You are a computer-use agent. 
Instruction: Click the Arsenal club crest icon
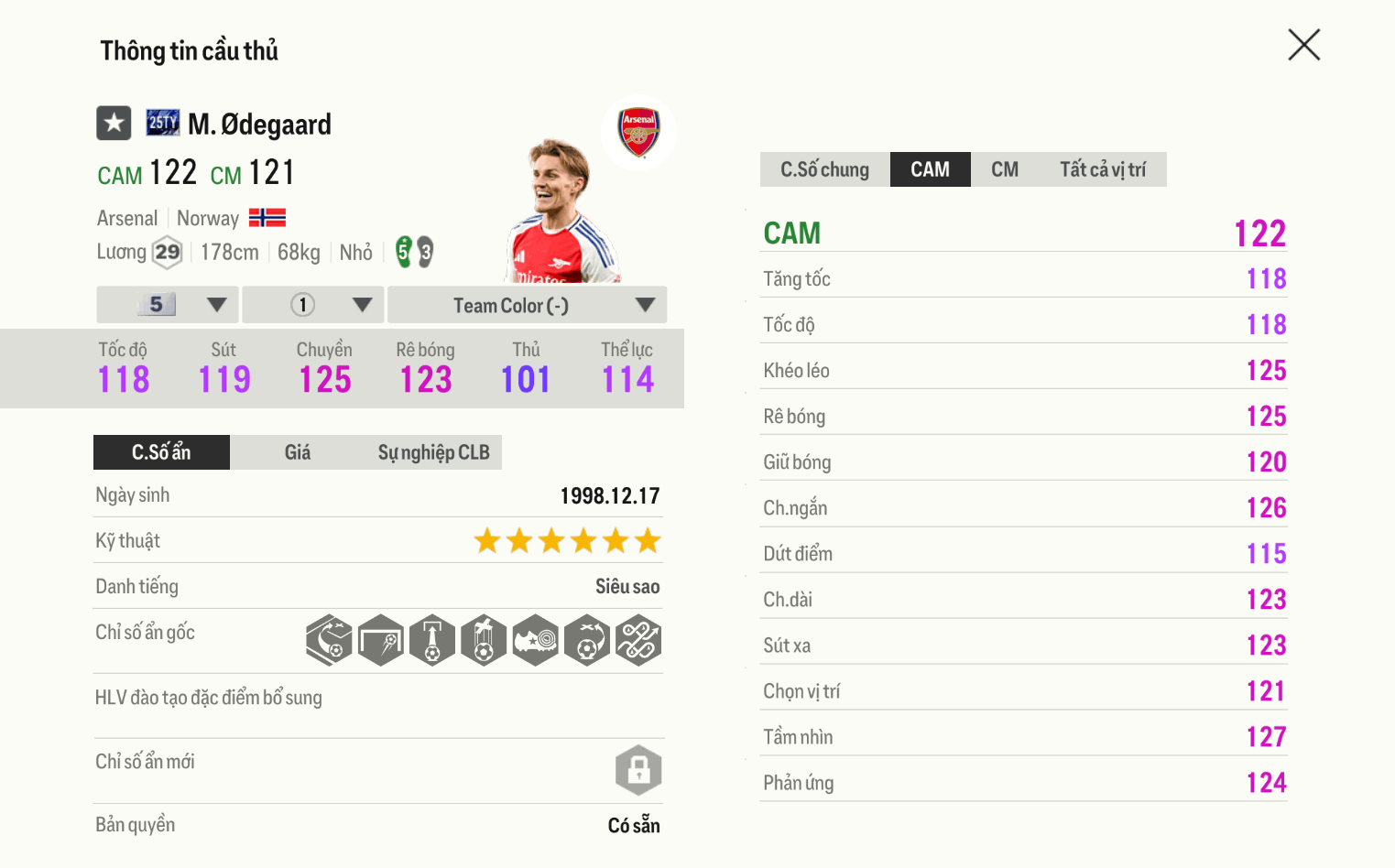pyautogui.click(x=639, y=132)
